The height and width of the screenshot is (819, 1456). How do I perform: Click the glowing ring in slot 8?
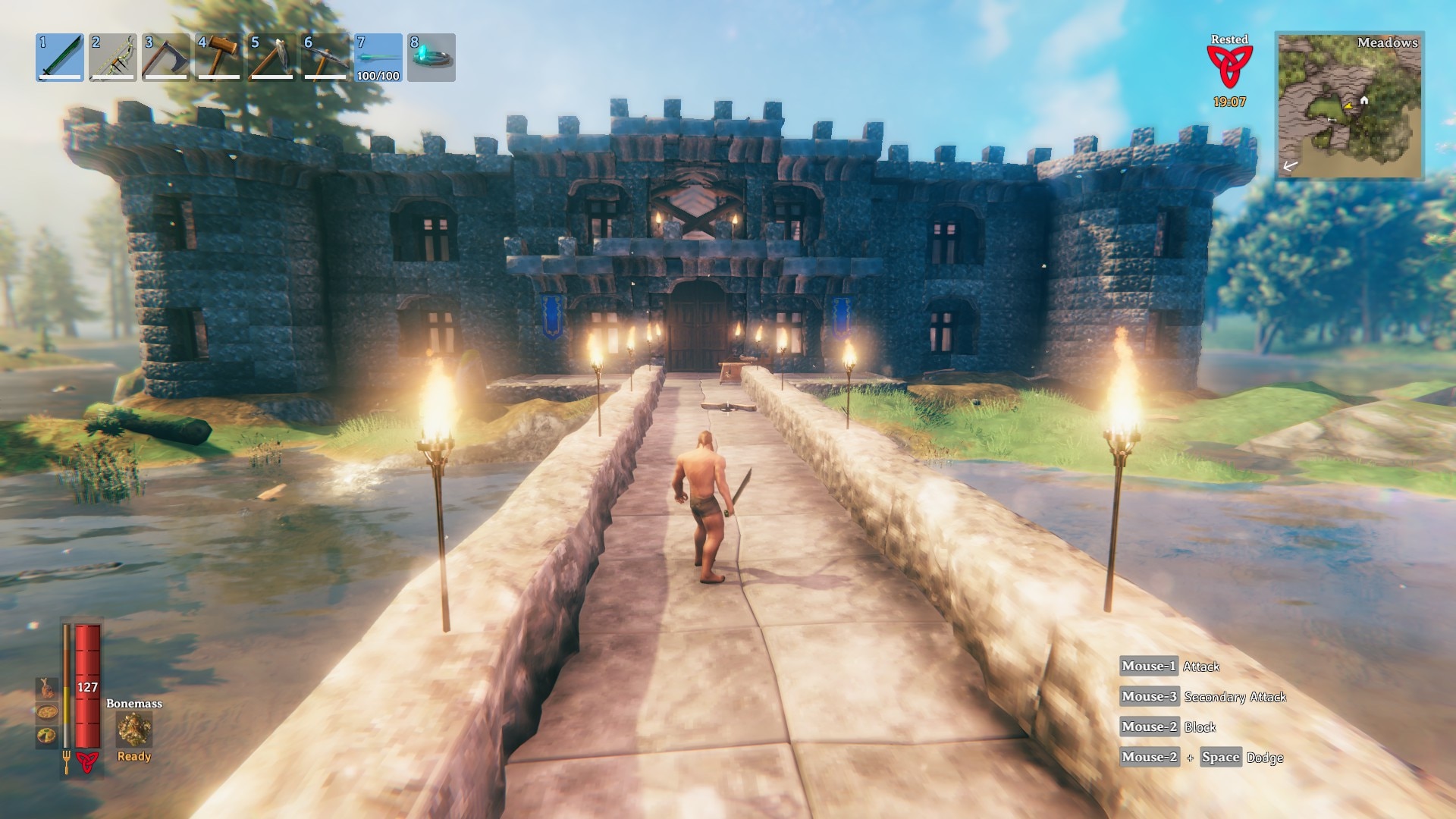coord(431,58)
